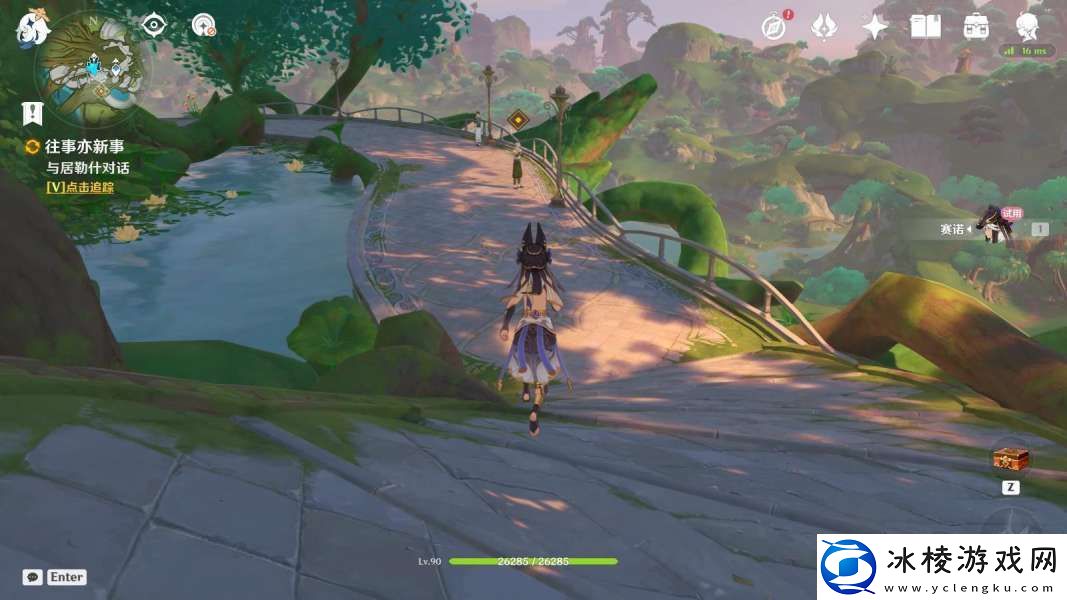Open the four-point star wish icon

875,27
